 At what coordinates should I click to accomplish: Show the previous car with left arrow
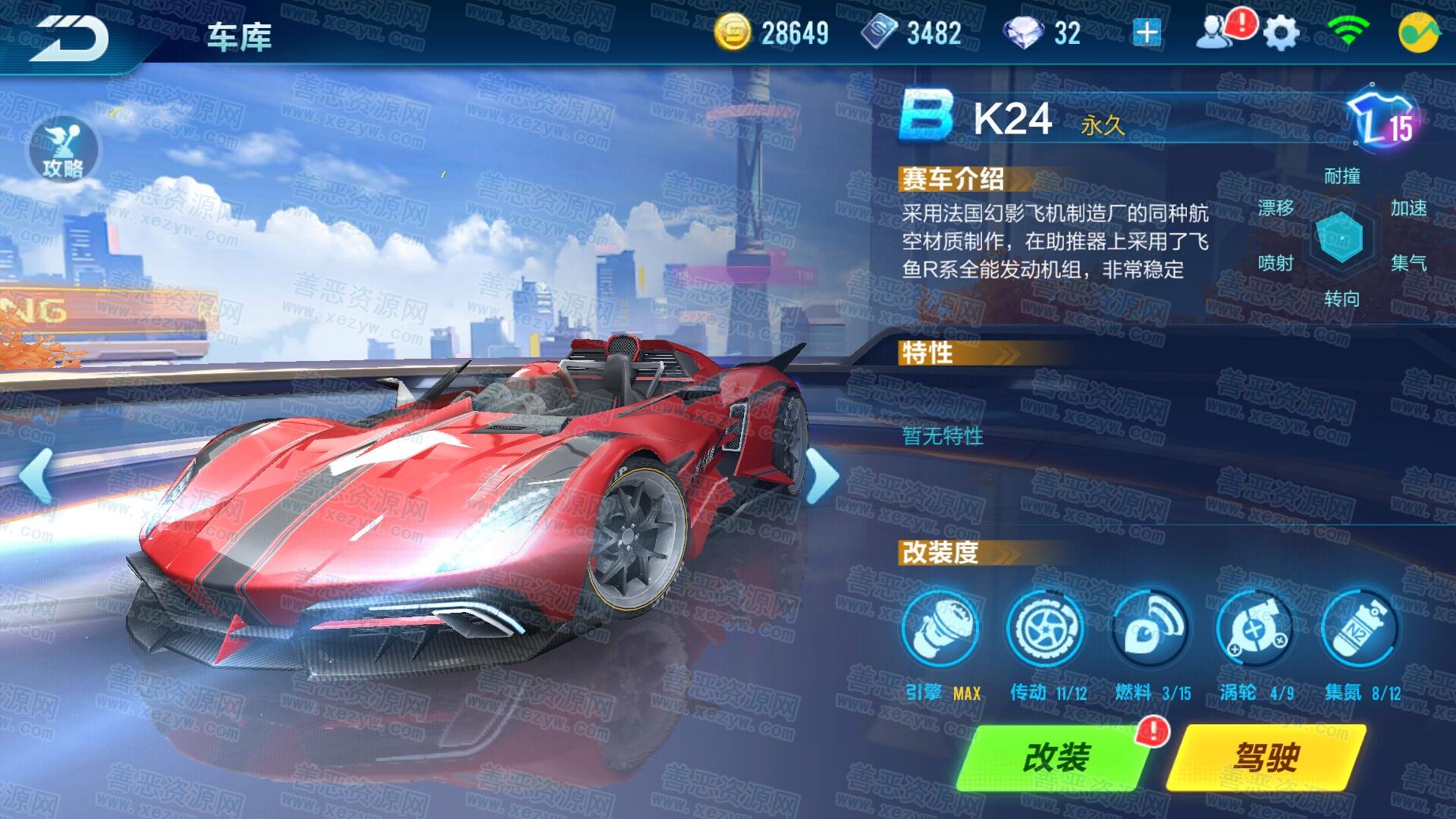(36, 475)
